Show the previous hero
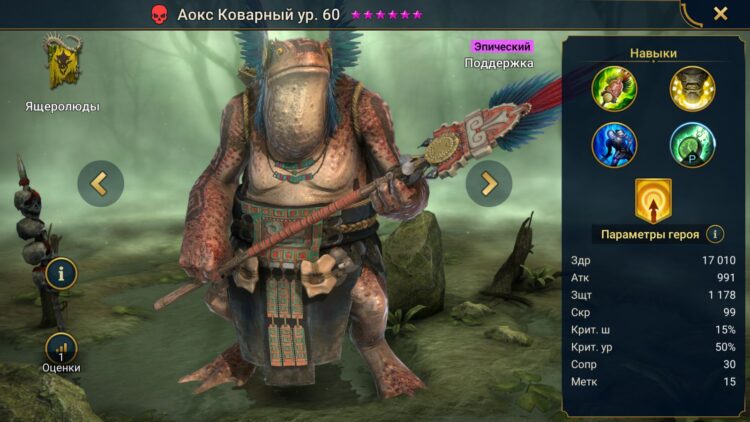 [101, 183]
